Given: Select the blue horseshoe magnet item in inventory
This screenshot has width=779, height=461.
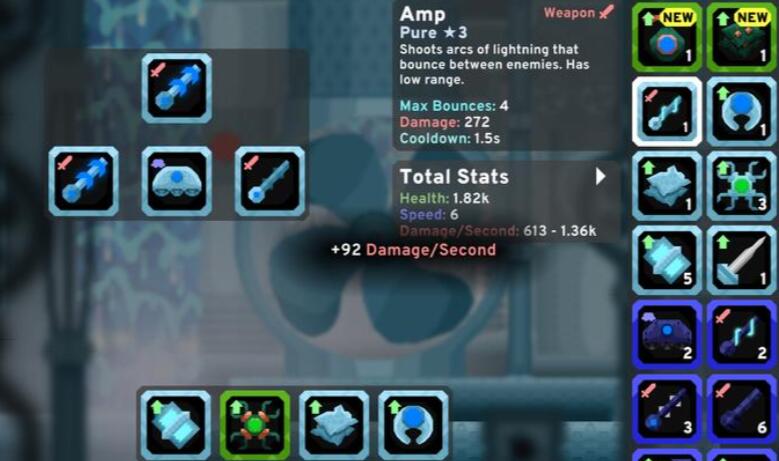Looking at the screenshot, I should [x=741, y=111].
